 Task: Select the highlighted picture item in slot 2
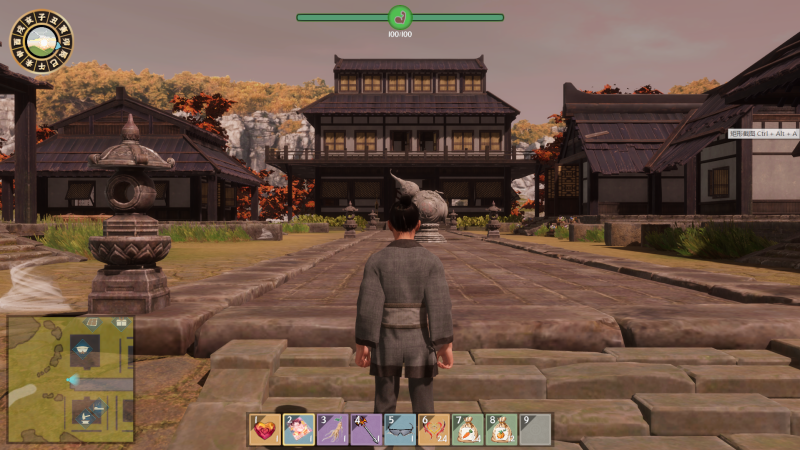[x=299, y=430]
